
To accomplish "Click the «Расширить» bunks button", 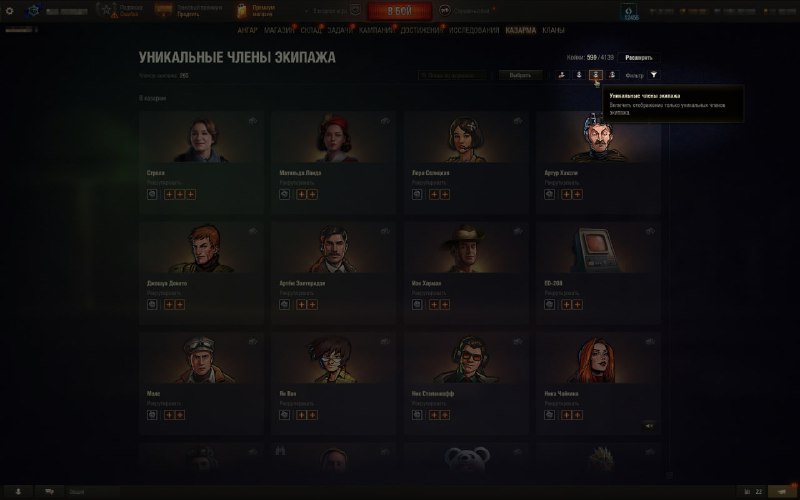I will pyautogui.click(x=640, y=59).
